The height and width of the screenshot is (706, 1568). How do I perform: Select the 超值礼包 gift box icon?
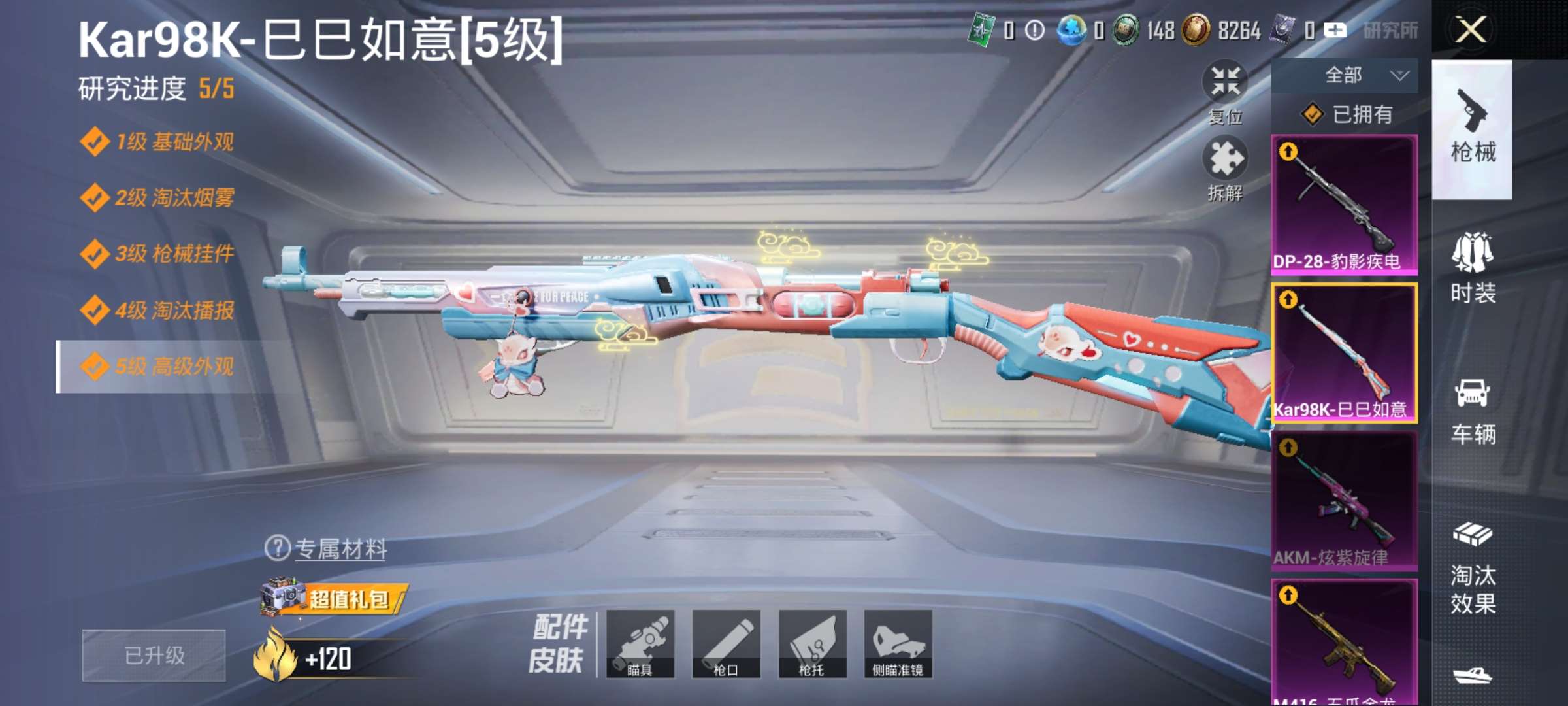pyautogui.click(x=281, y=596)
